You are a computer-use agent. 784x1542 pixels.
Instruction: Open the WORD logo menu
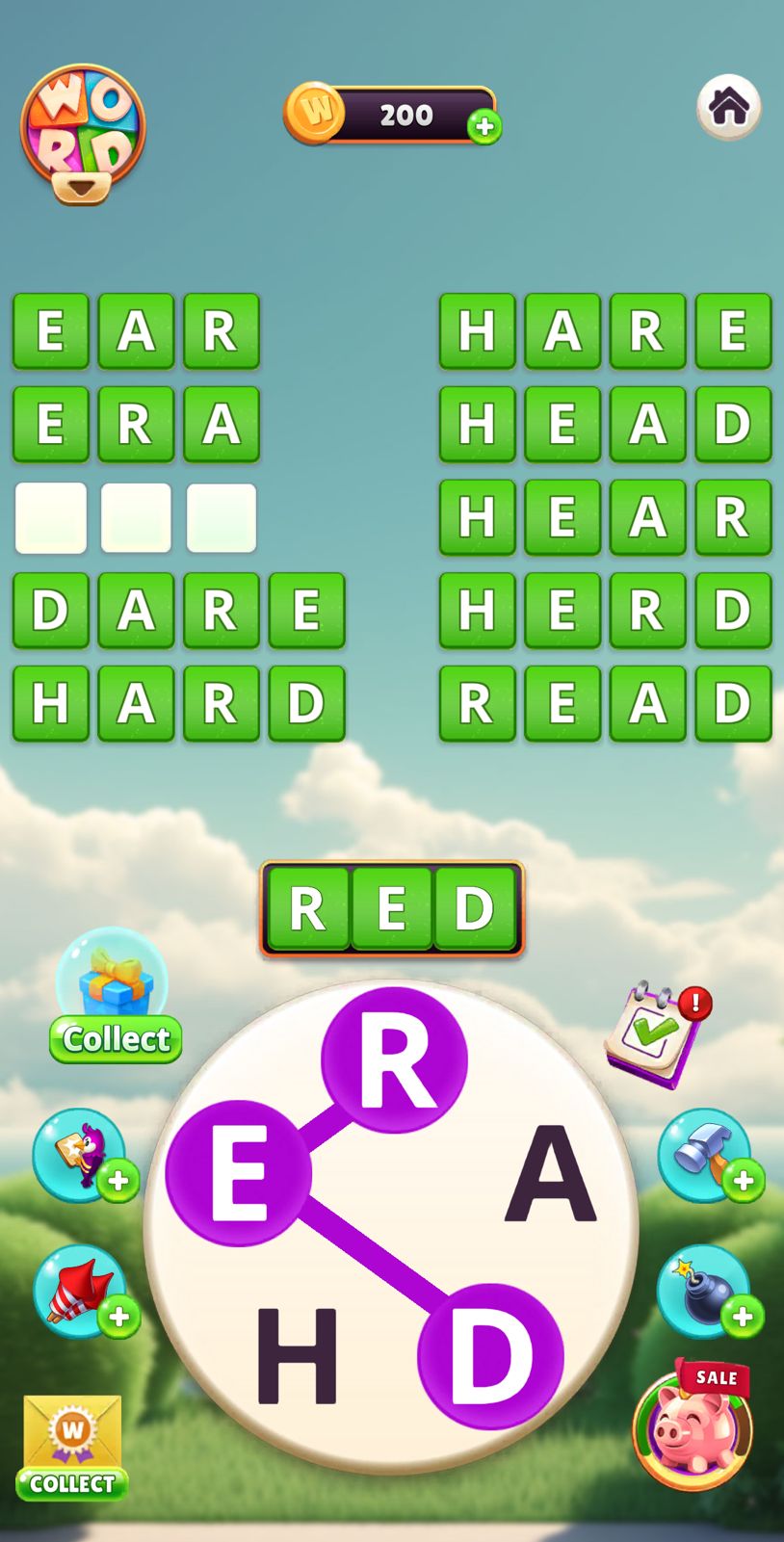tap(83, 133)
